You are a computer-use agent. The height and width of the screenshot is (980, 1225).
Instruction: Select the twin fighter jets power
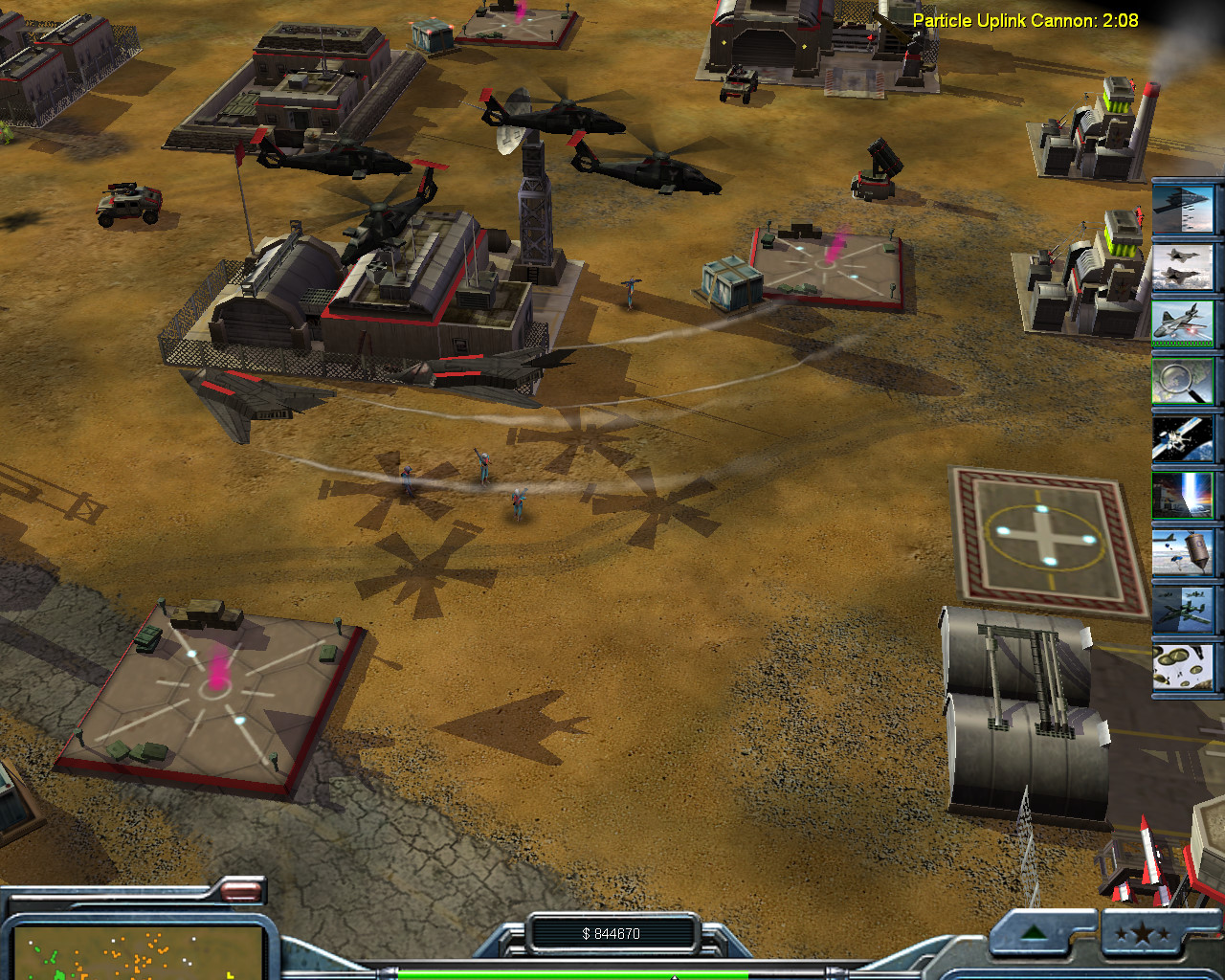click(1183, 265)
